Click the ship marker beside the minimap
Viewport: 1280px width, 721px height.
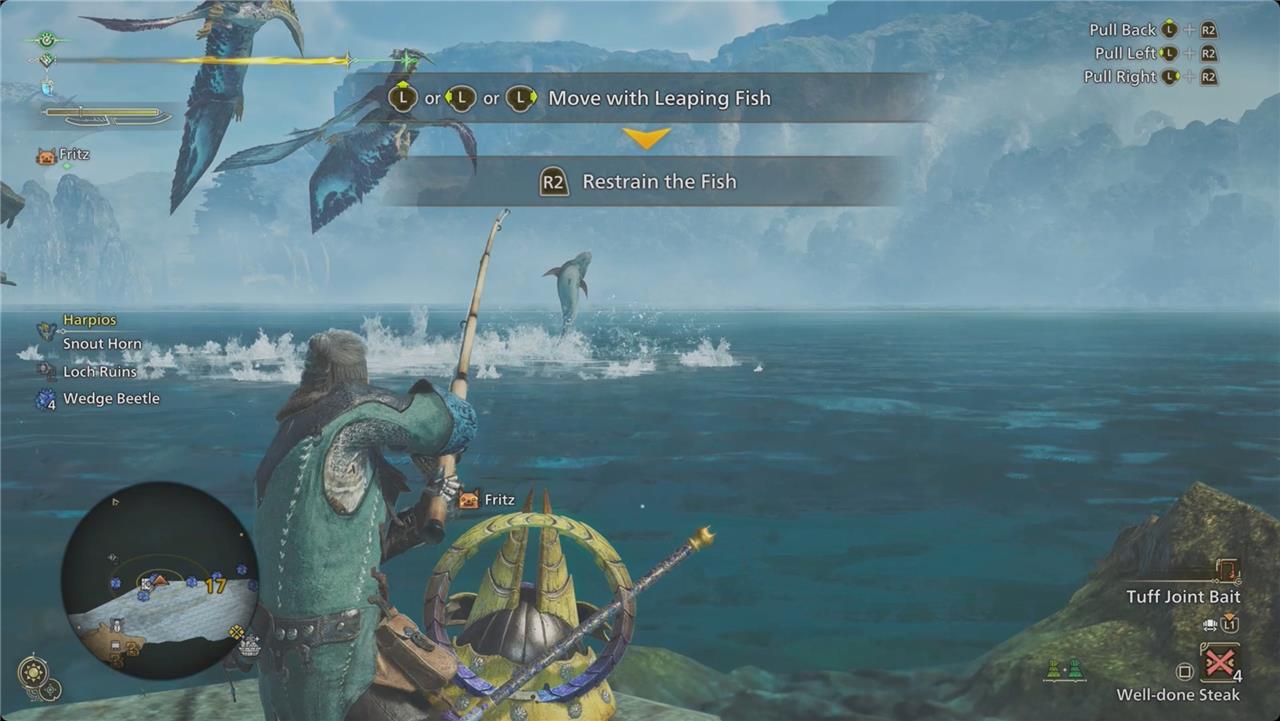pos(249,647)
